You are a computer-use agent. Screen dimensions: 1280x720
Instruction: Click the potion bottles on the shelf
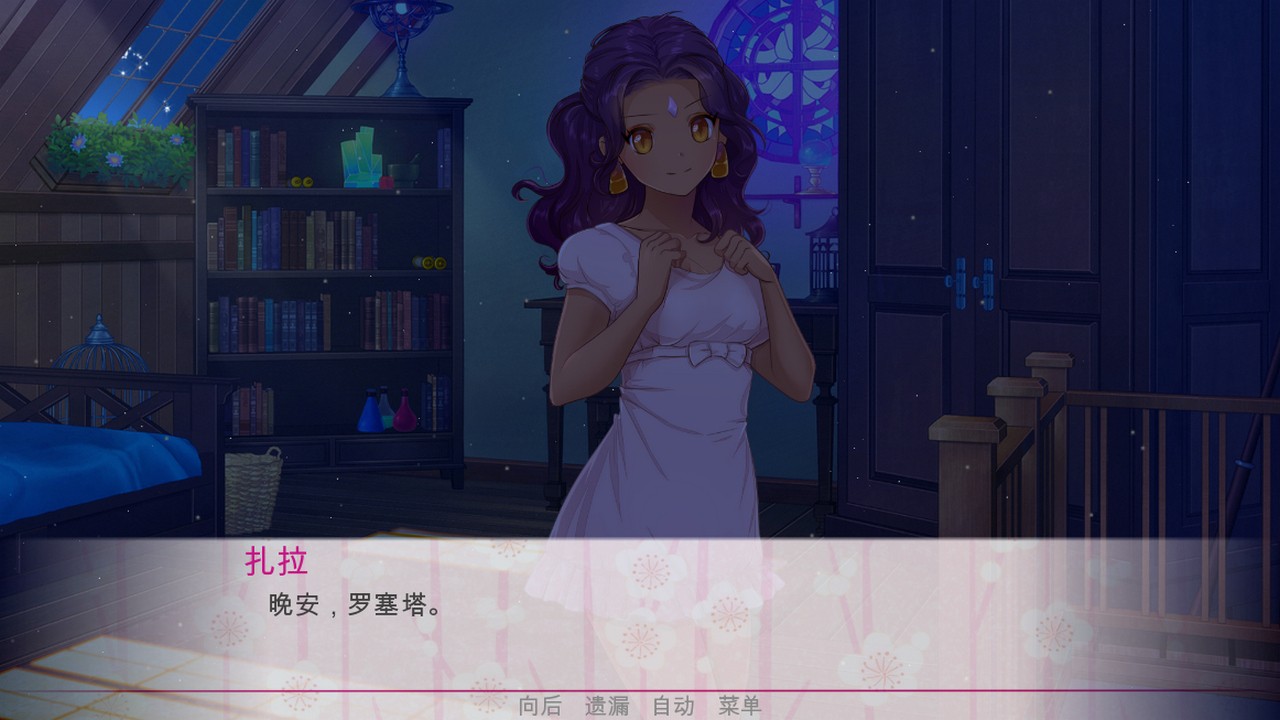click(x=385, y=410)
